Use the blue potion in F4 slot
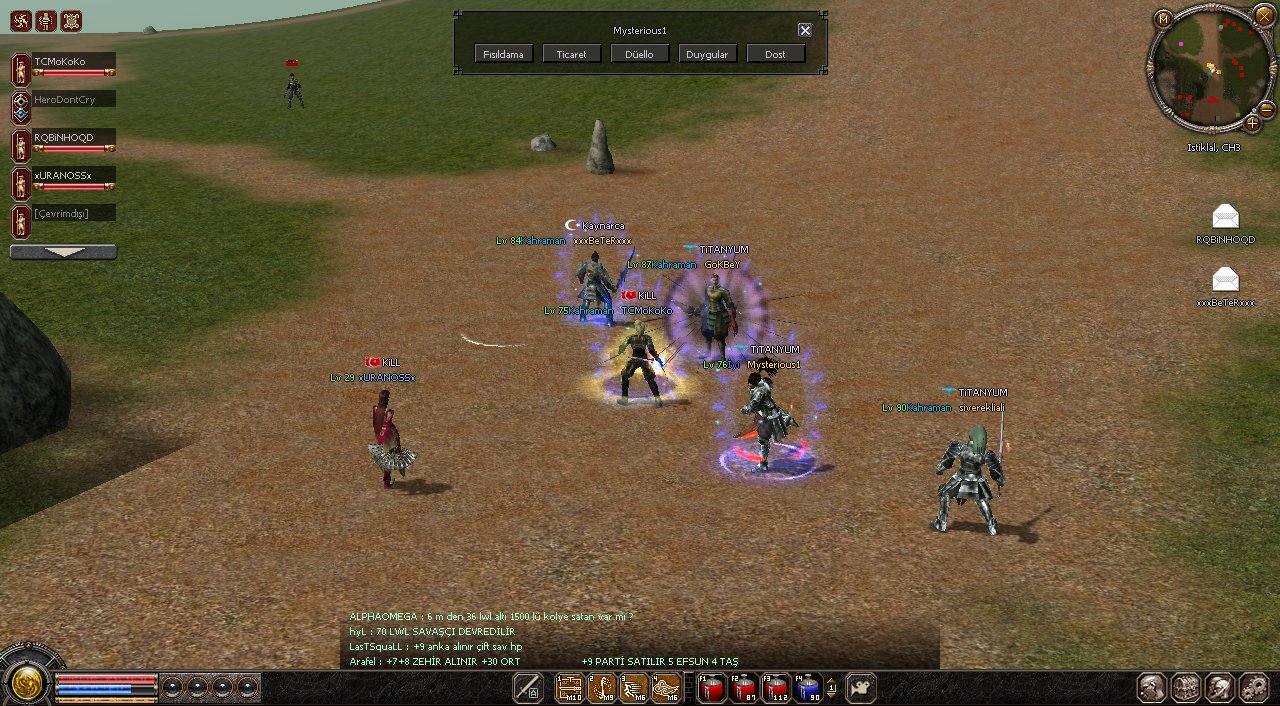Screen dimensions: 1280x706 [x=808, y=688]
